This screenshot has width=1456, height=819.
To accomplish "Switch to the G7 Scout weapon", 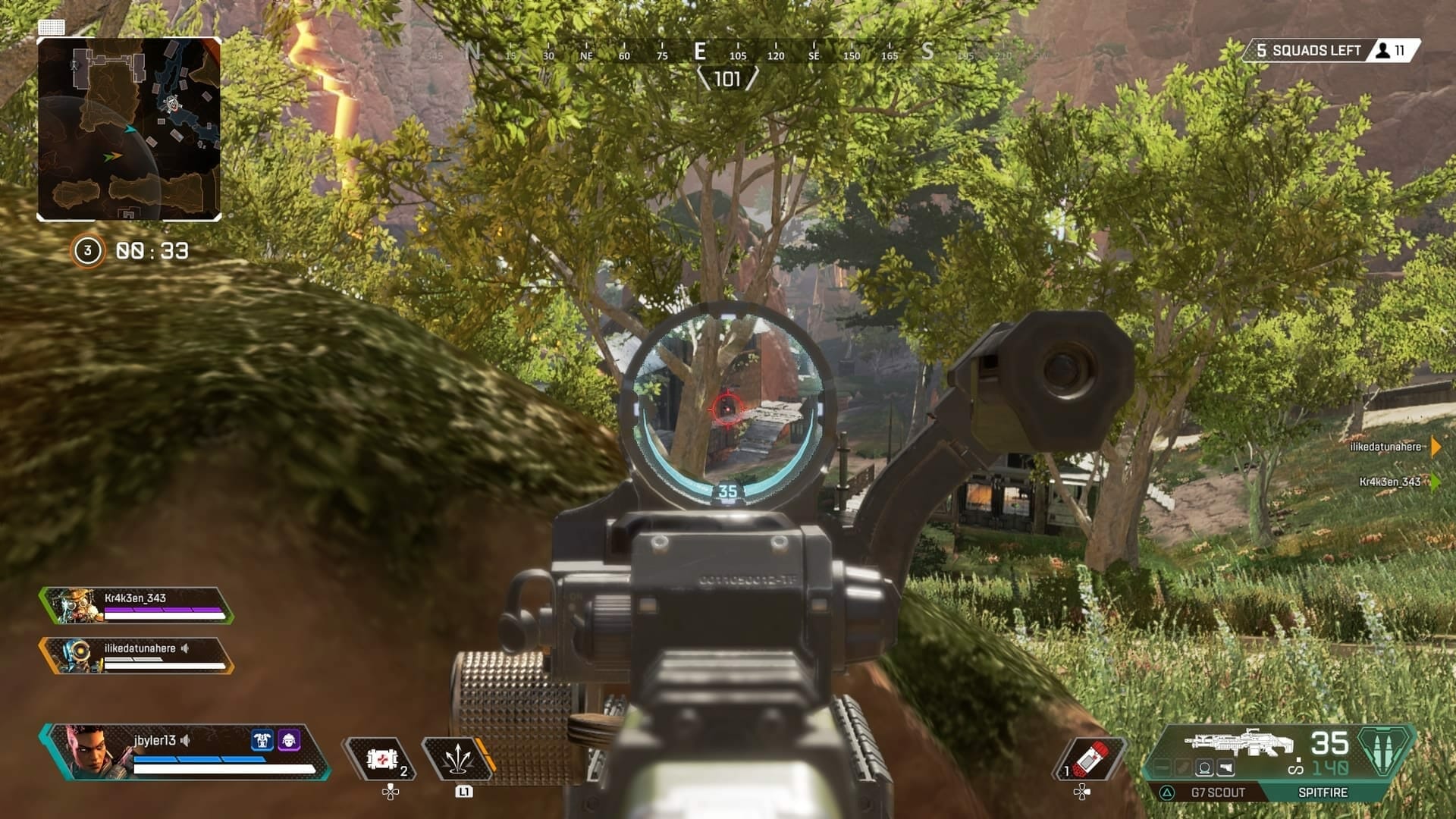I will tap(1217, 792).
